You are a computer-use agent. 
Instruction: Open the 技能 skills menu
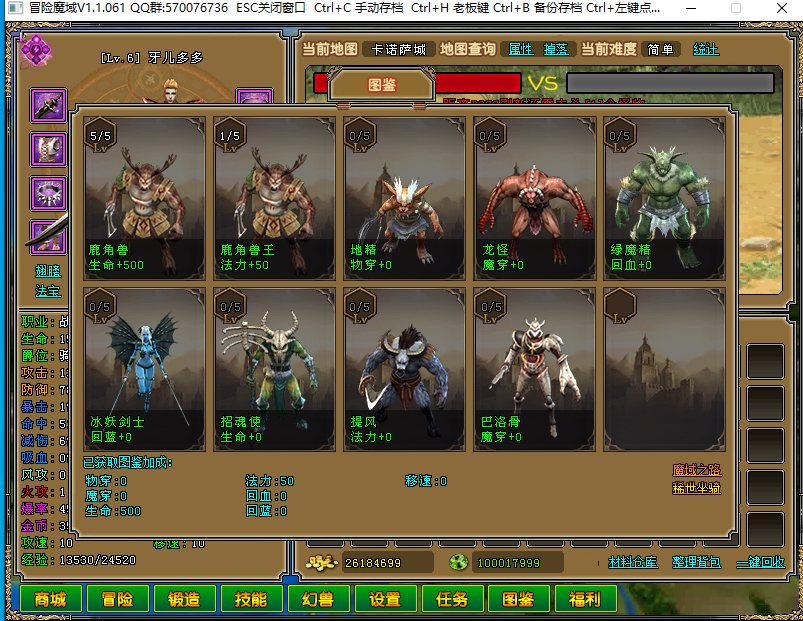pyautogui.click(x=251, y=599)
